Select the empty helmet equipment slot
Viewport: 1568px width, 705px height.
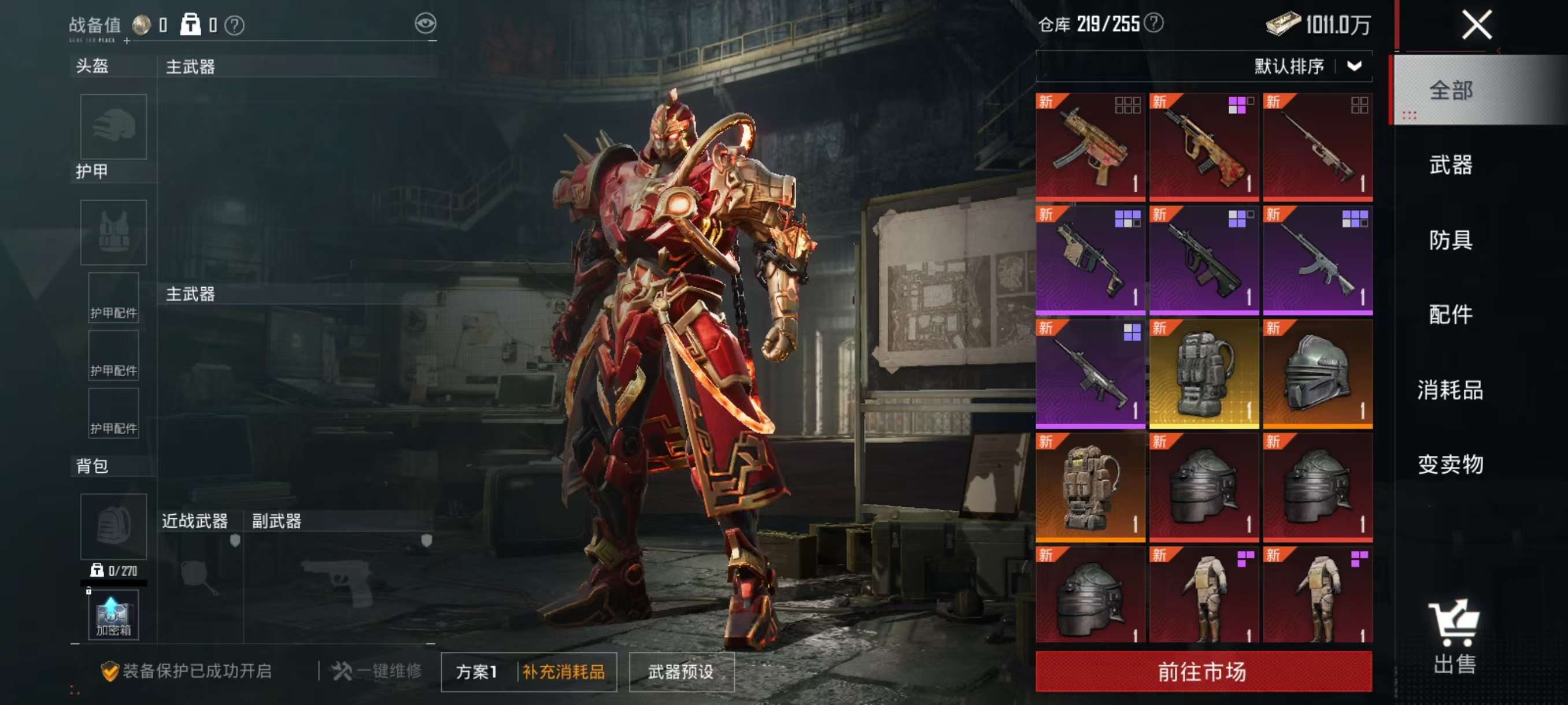click(114, 127)
